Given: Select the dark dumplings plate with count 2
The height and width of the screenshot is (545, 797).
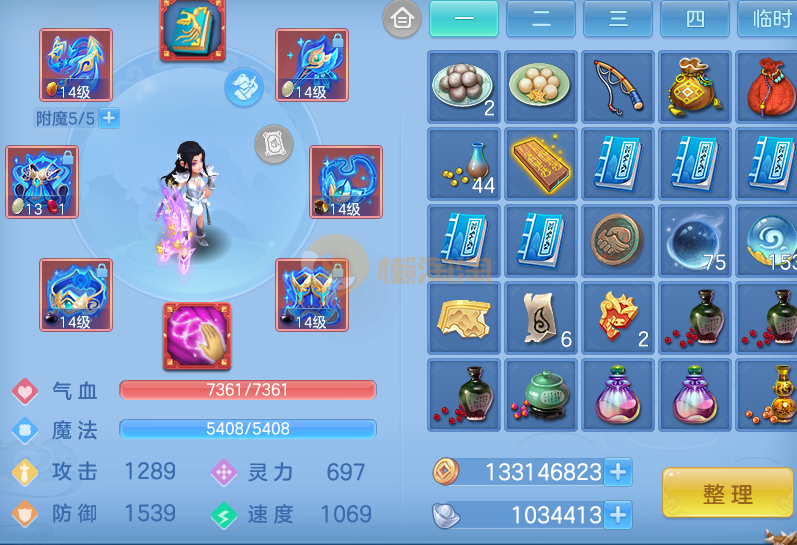Looking at the screenshot, I should point(464,87).
